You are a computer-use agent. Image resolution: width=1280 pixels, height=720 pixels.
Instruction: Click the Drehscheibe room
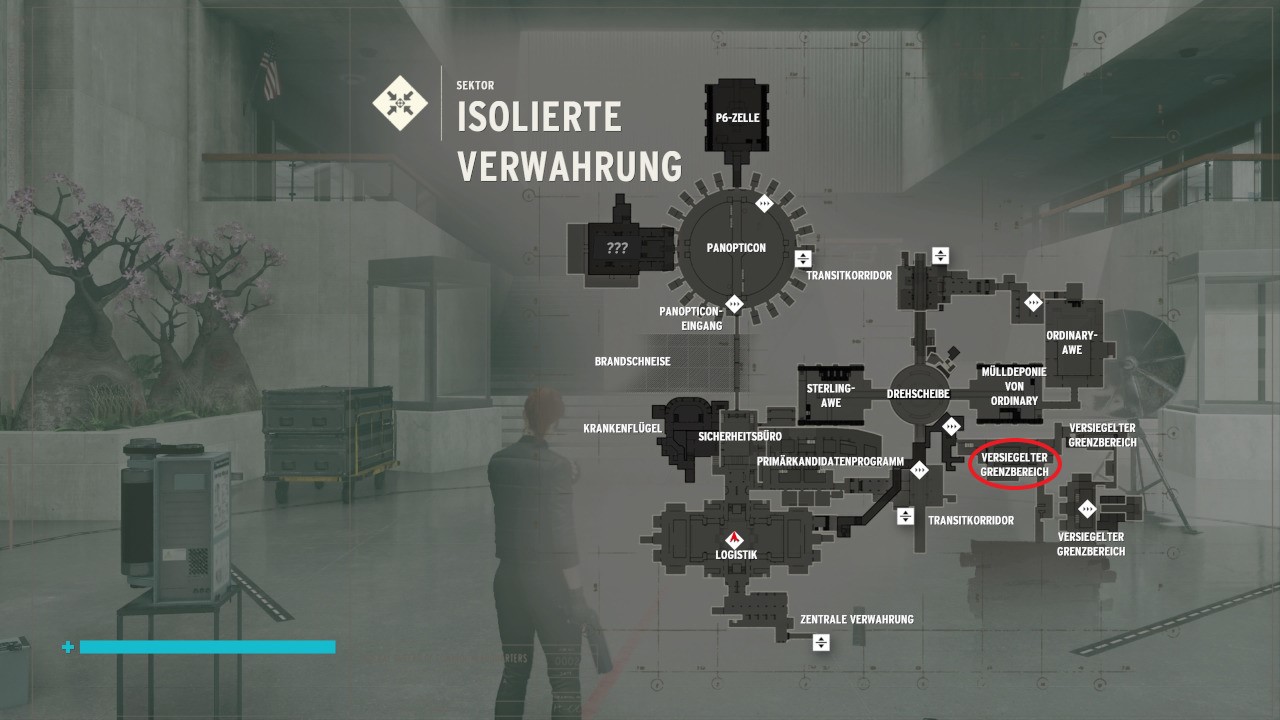[917, 394]
